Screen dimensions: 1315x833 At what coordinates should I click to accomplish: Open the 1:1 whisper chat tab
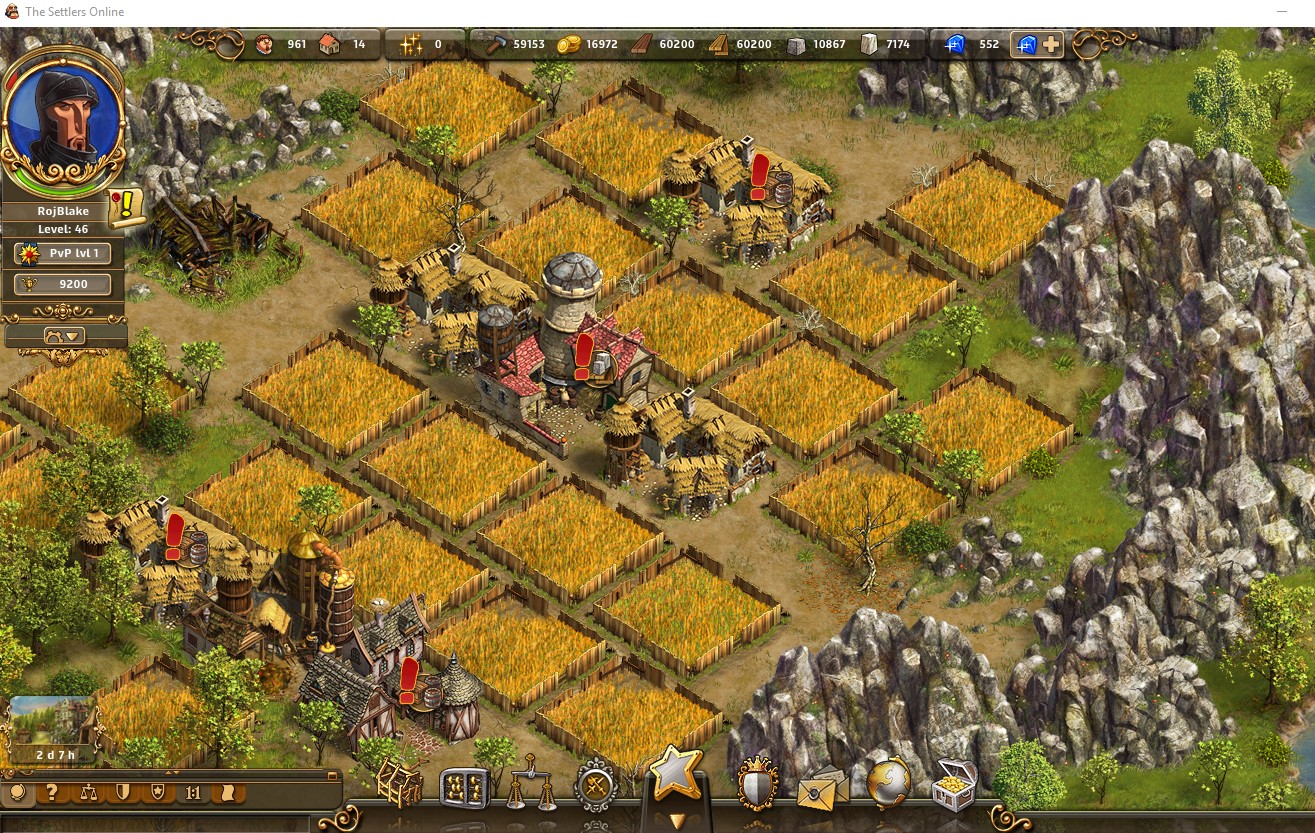[192, 793]
